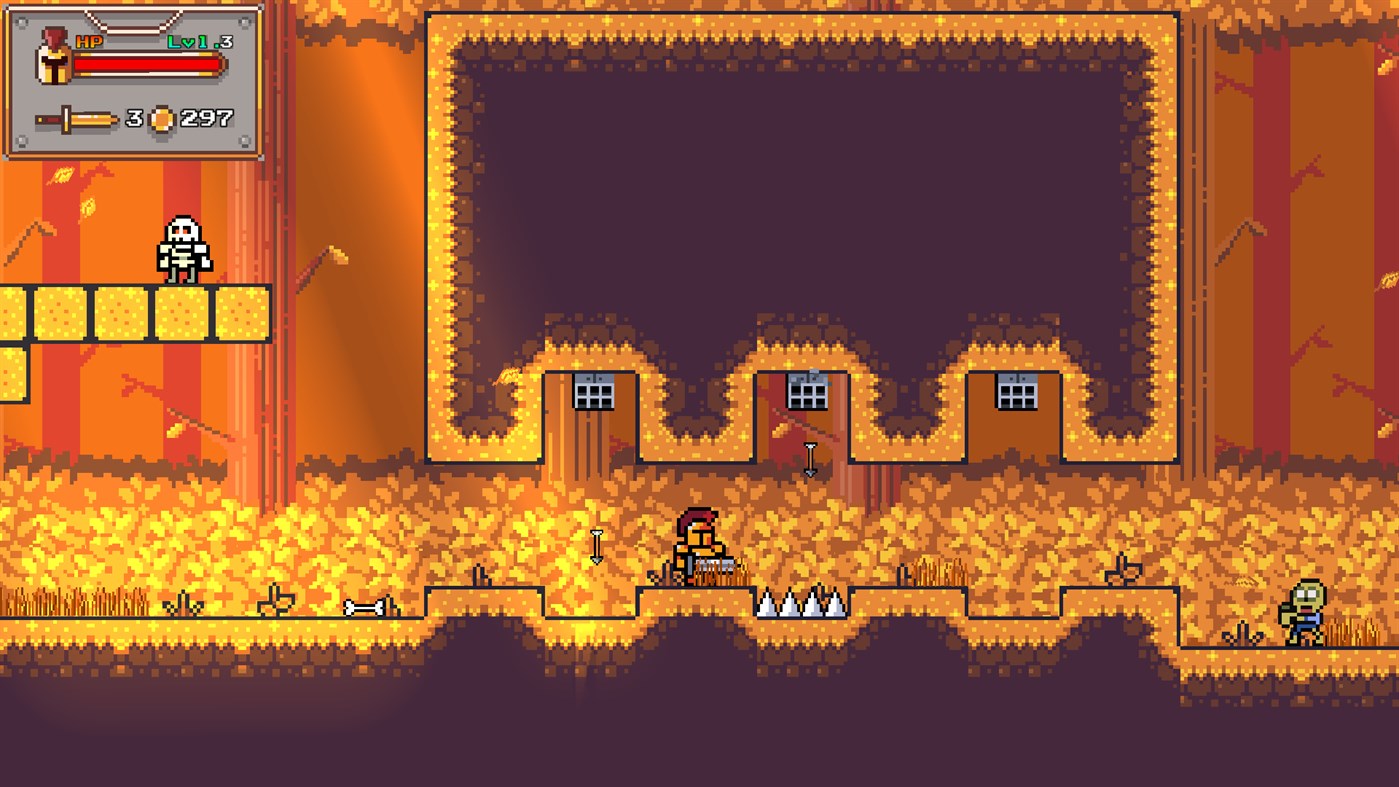The image size is (1399, 787).
Task: Select the red-plumed knight player character
Action: 700,545
